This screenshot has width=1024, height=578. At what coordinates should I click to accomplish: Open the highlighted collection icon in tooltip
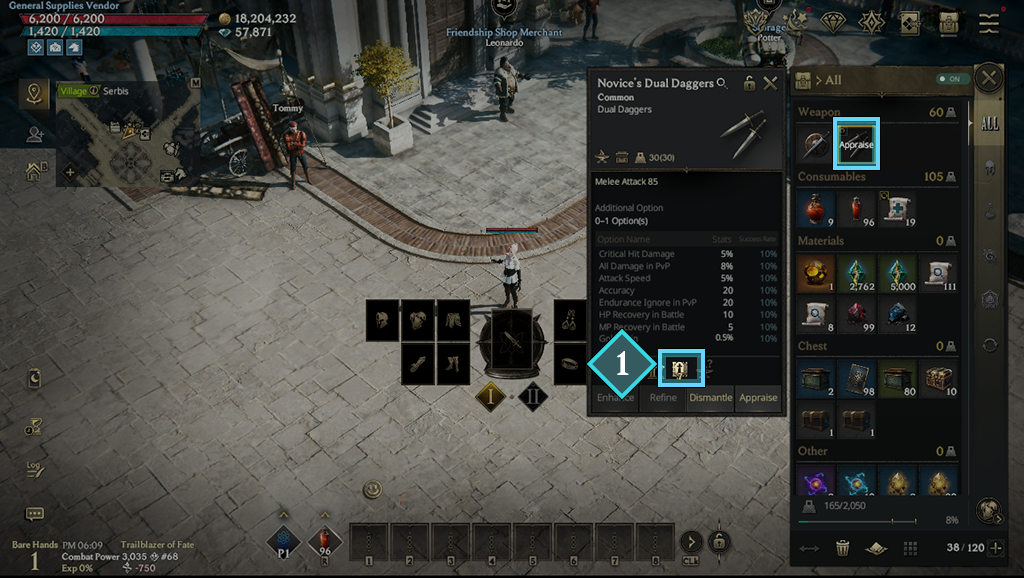click(x=680, y=369)
